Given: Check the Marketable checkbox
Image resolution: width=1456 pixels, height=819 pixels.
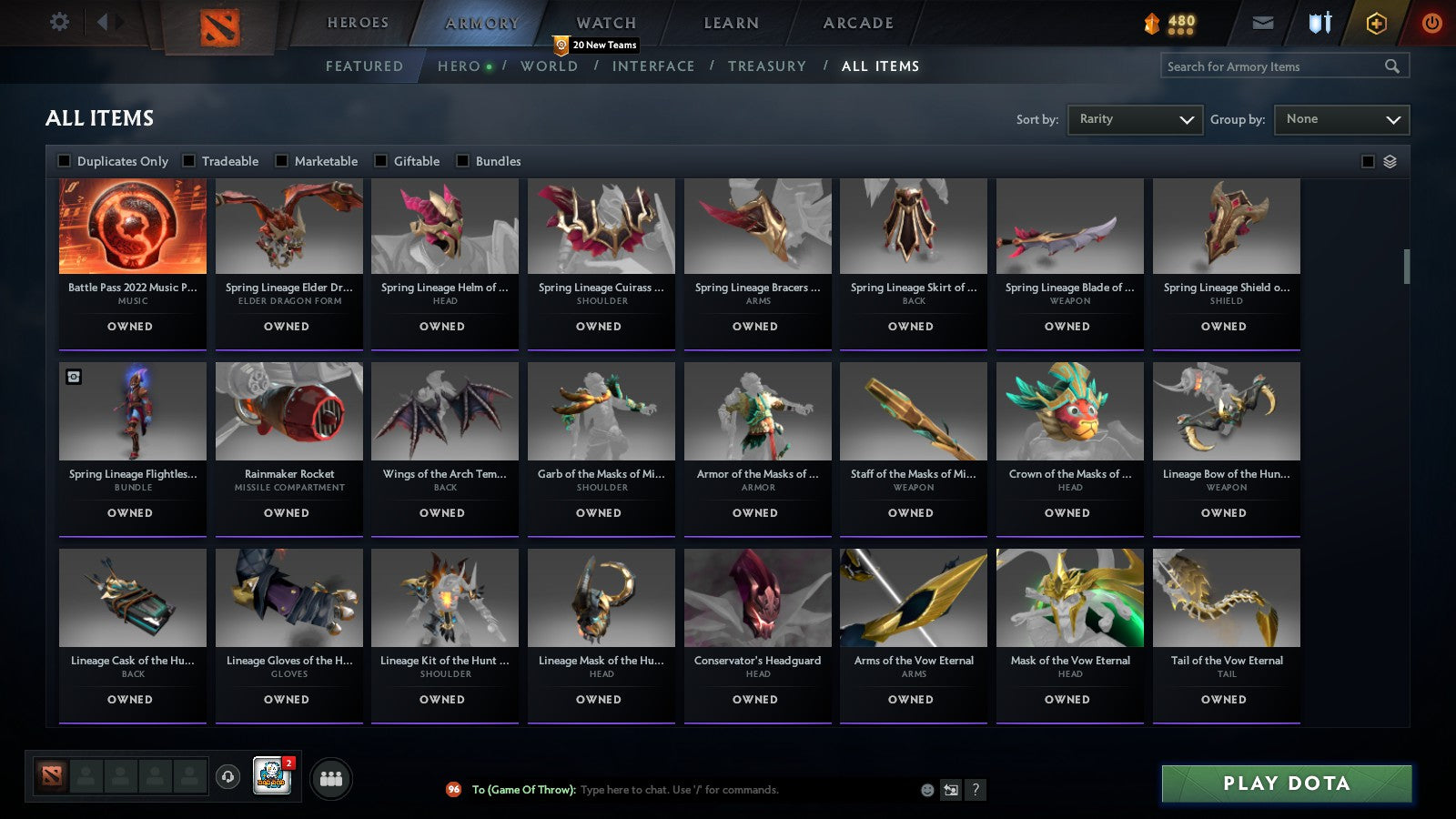Looking at the screenshot, I should [x=280, y=160].
